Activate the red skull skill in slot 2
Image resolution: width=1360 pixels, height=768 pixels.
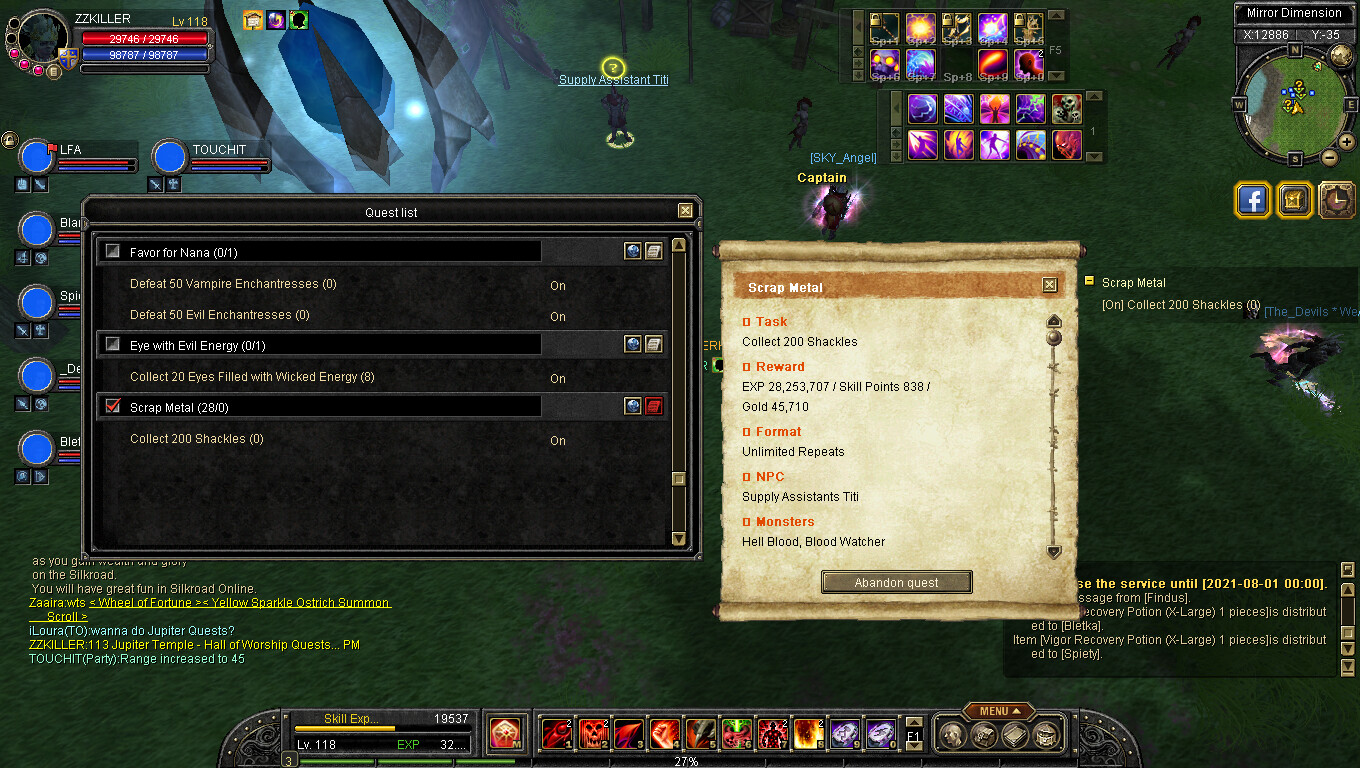[x=594, y=734]
